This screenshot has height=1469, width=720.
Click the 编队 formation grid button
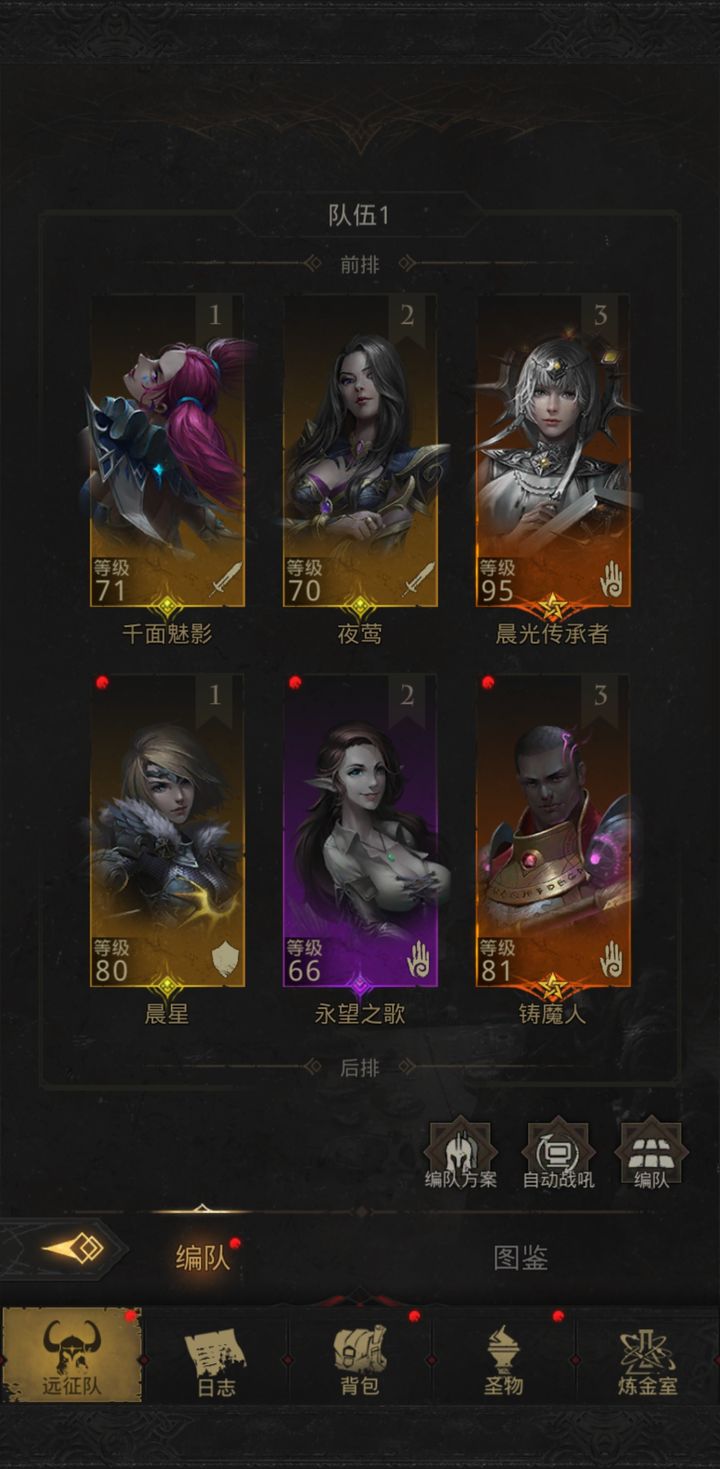[x=652, y=1155]
